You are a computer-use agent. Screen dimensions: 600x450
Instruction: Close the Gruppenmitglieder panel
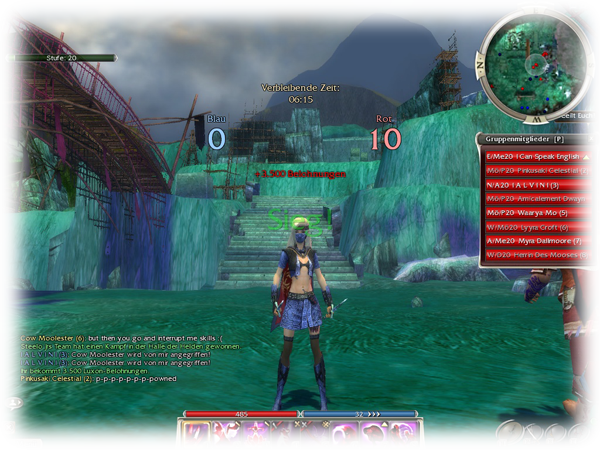click(592, 139)
